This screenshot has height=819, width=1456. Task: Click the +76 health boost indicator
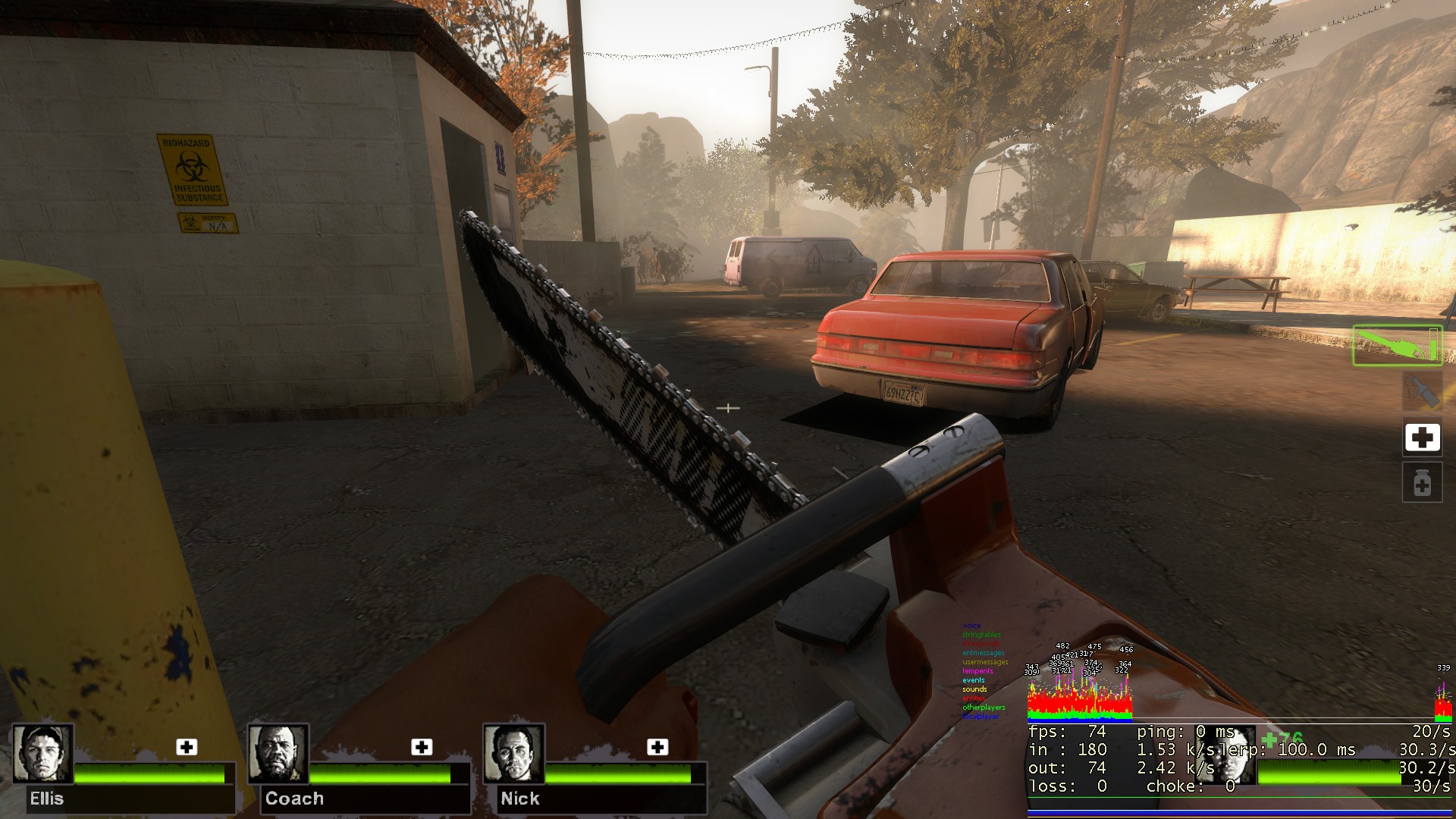1281,736
